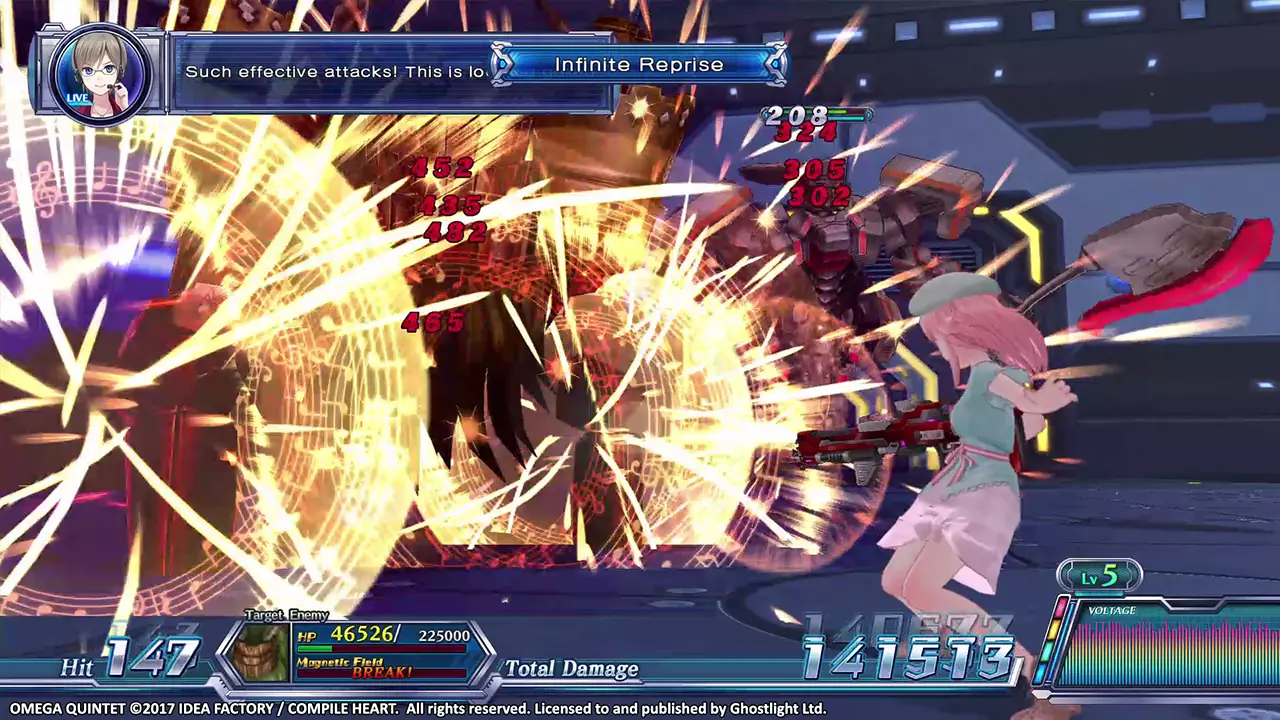Screen dimensions: 1280x720
Task: Open the Target Enemy label header
Action: click(285, 615)
